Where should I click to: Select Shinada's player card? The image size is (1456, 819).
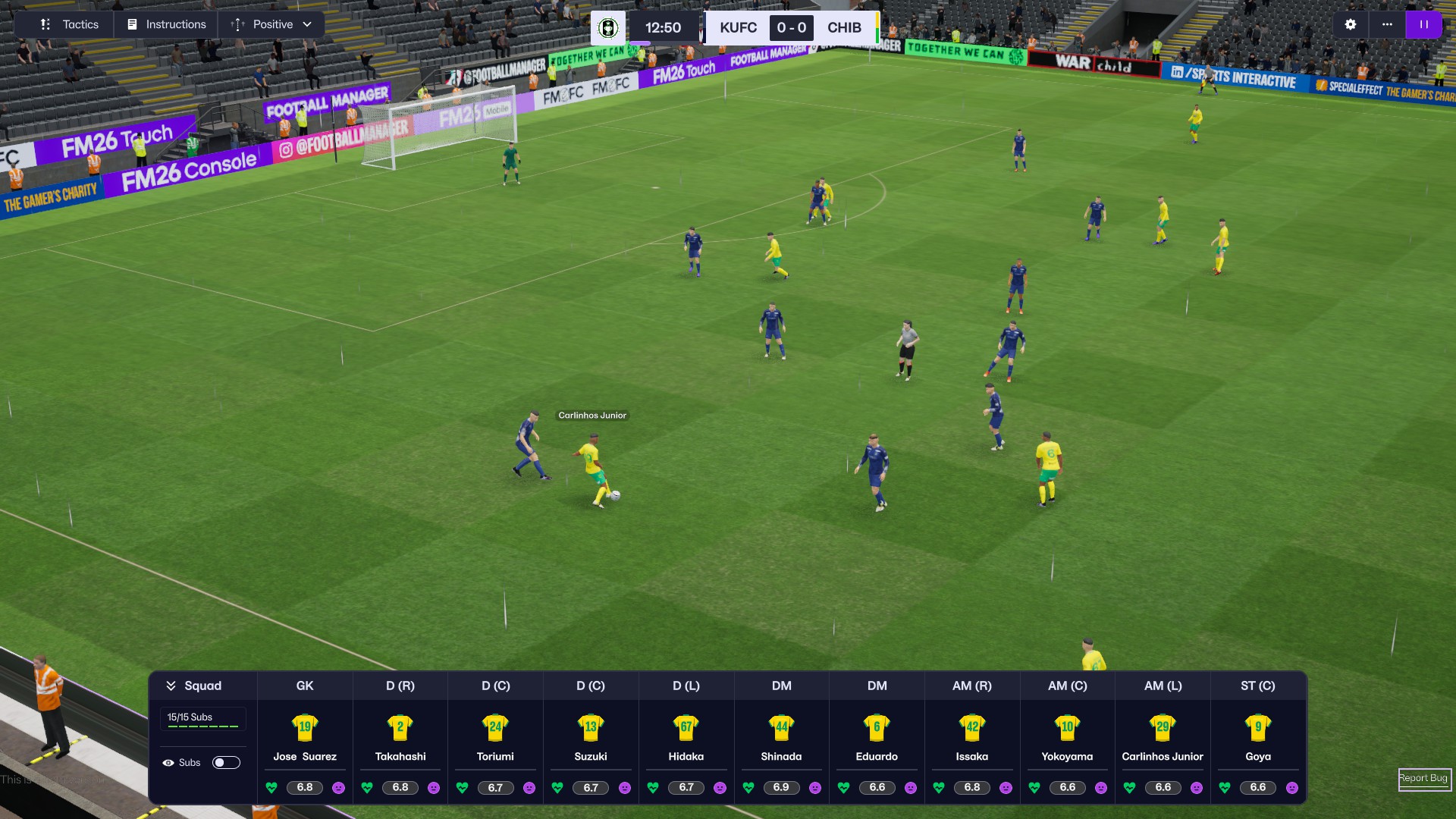click(x=781, y=736)
